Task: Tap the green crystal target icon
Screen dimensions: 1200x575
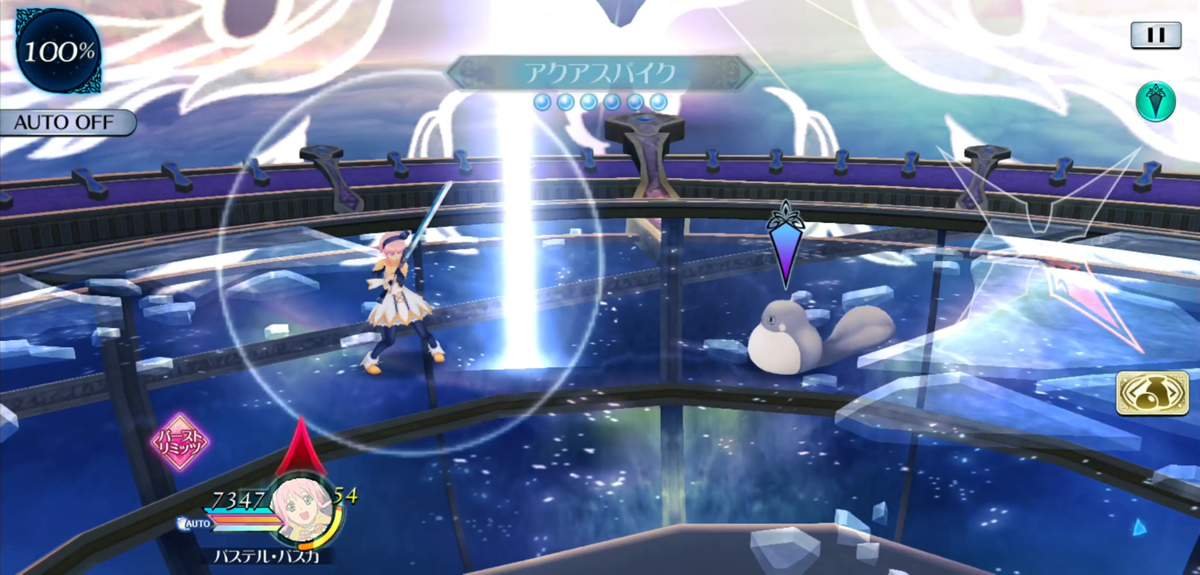Action: click(x=1154, y=101)
